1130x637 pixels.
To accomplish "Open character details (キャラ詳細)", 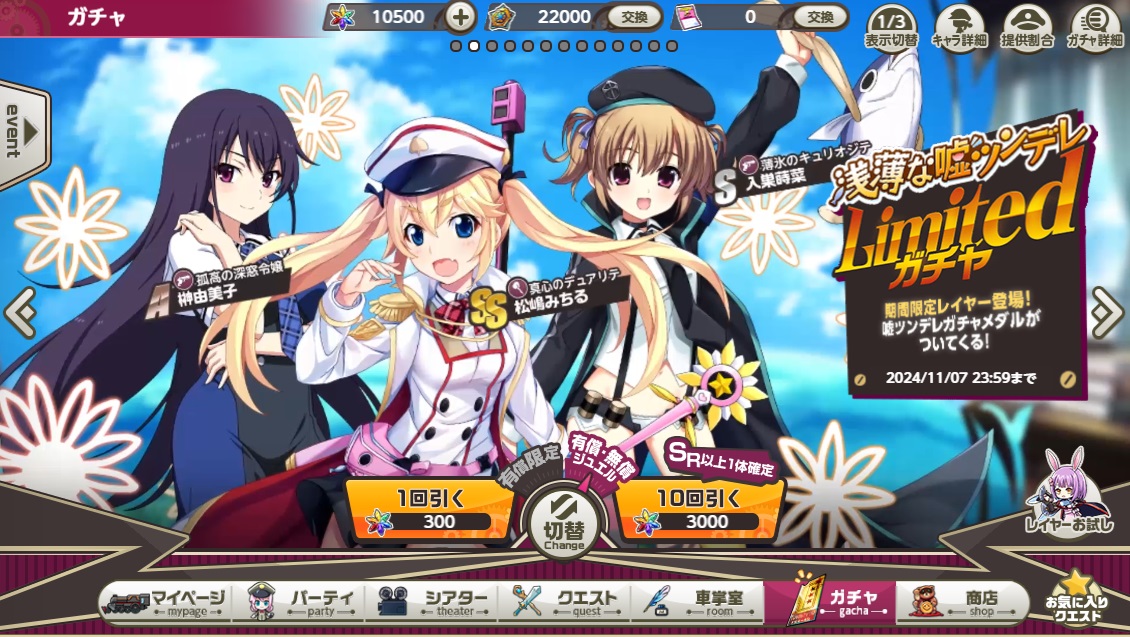I will tap(959, 27).
